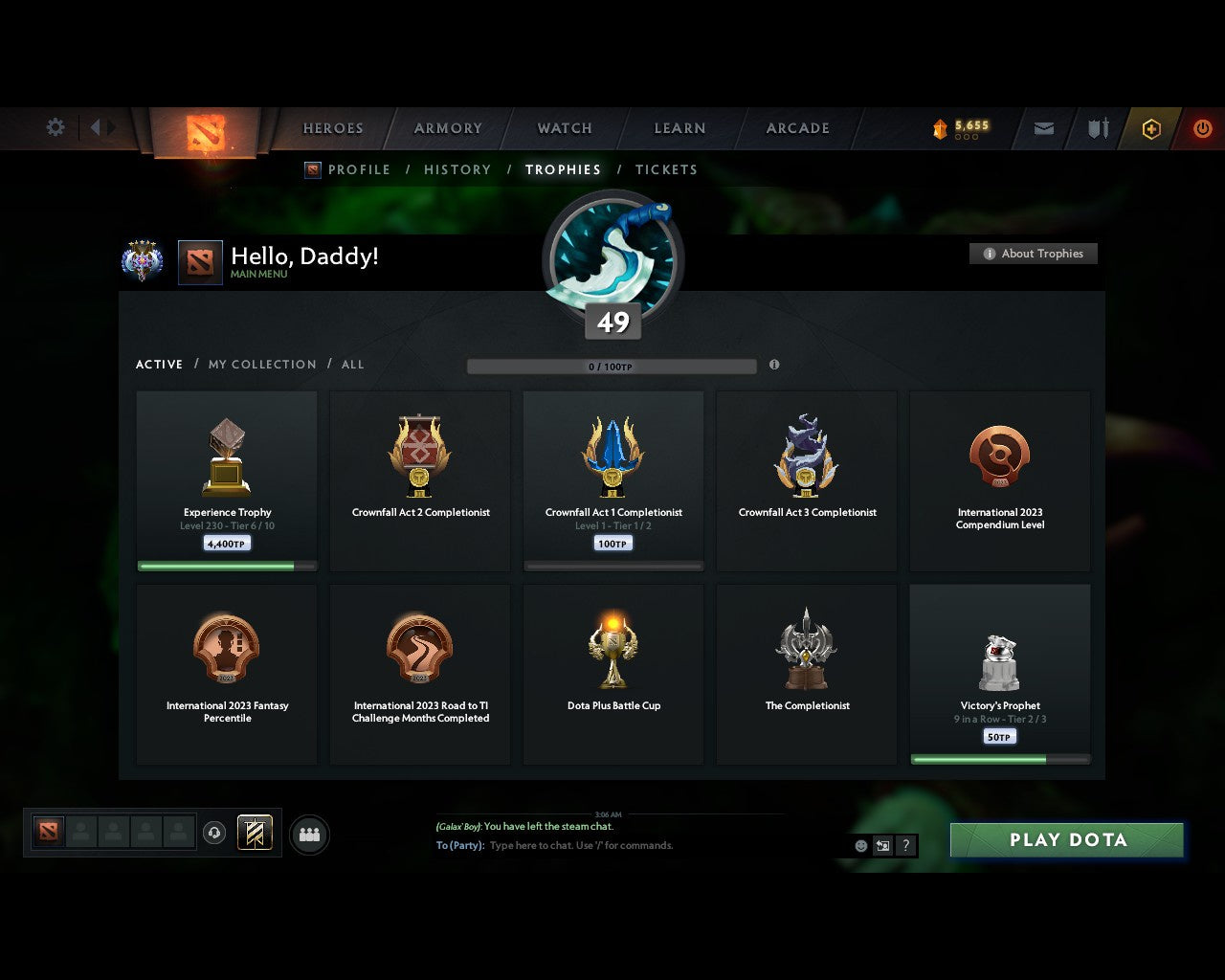The image size is (1225, 980).
Task: Click the orange shards currency counter
Action: [x=962, y=125]
